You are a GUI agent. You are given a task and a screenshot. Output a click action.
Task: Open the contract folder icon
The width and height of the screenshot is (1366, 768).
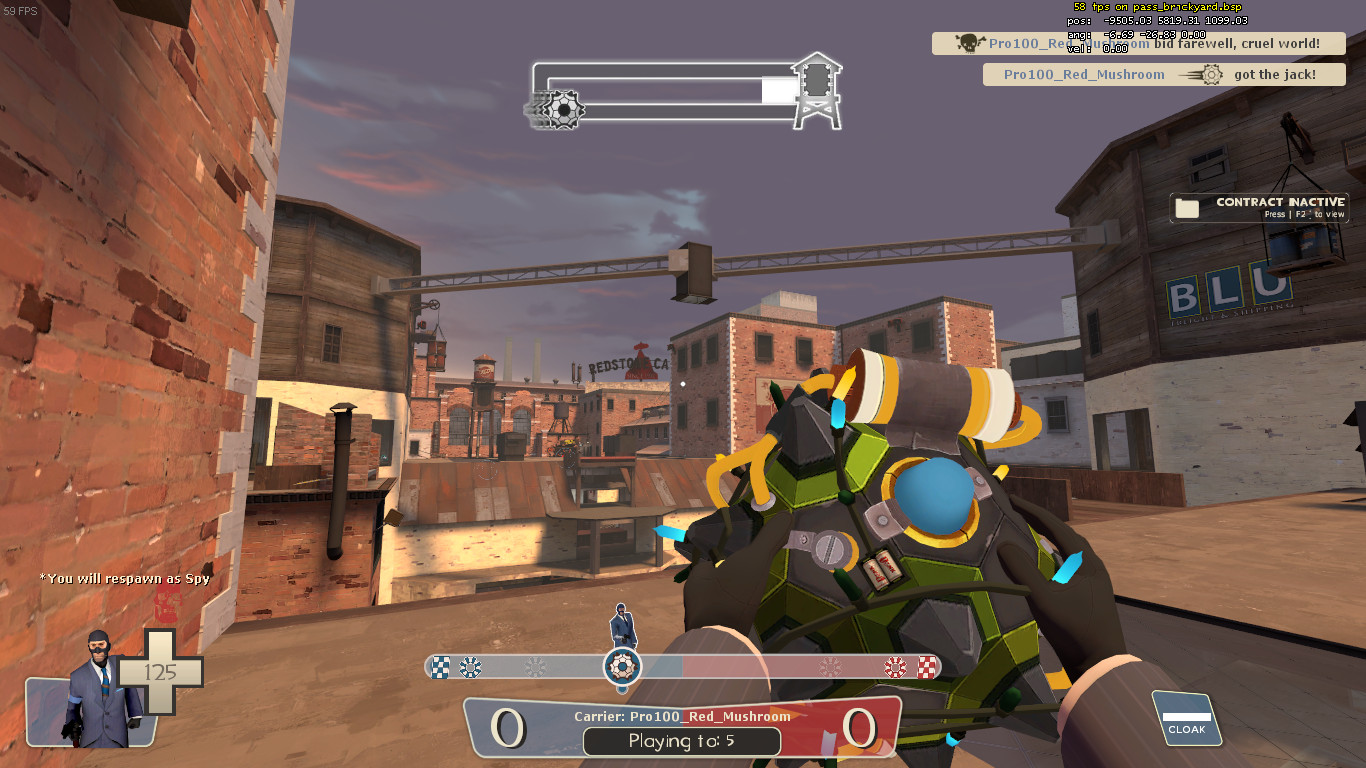1186,207
